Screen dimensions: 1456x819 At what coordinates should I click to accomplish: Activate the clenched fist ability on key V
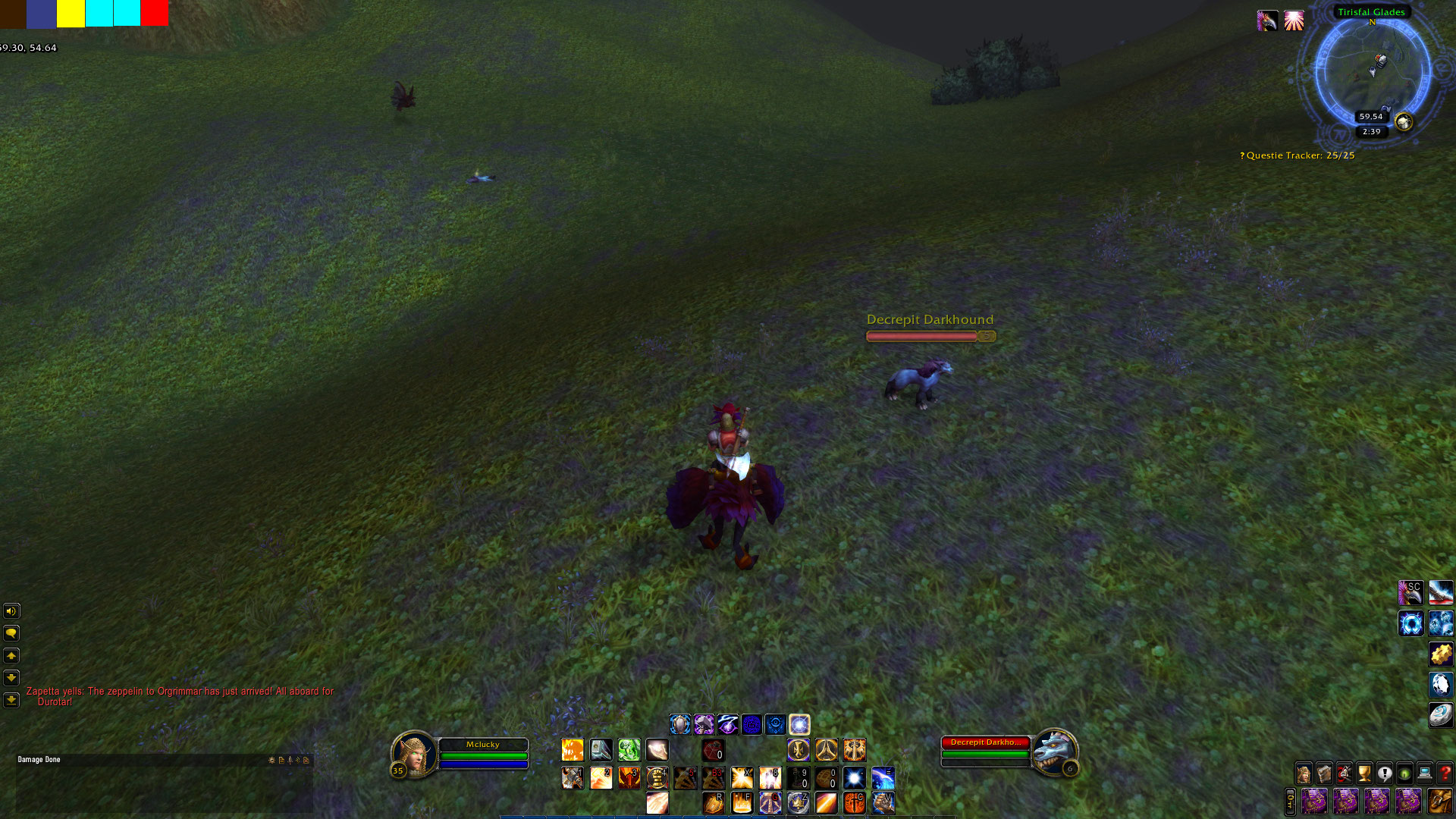[883, 802]
